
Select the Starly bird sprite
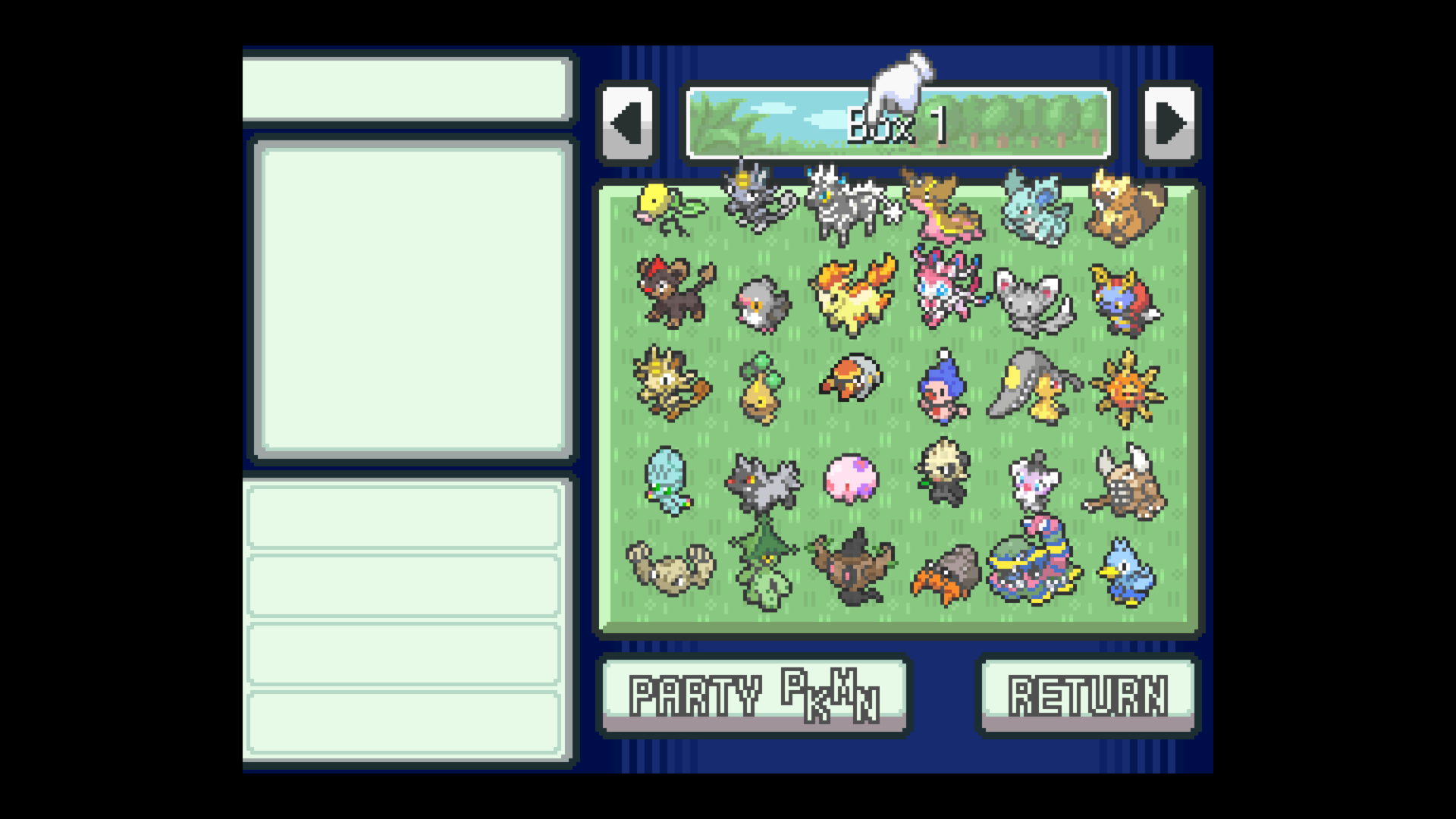tap(761, 303)
